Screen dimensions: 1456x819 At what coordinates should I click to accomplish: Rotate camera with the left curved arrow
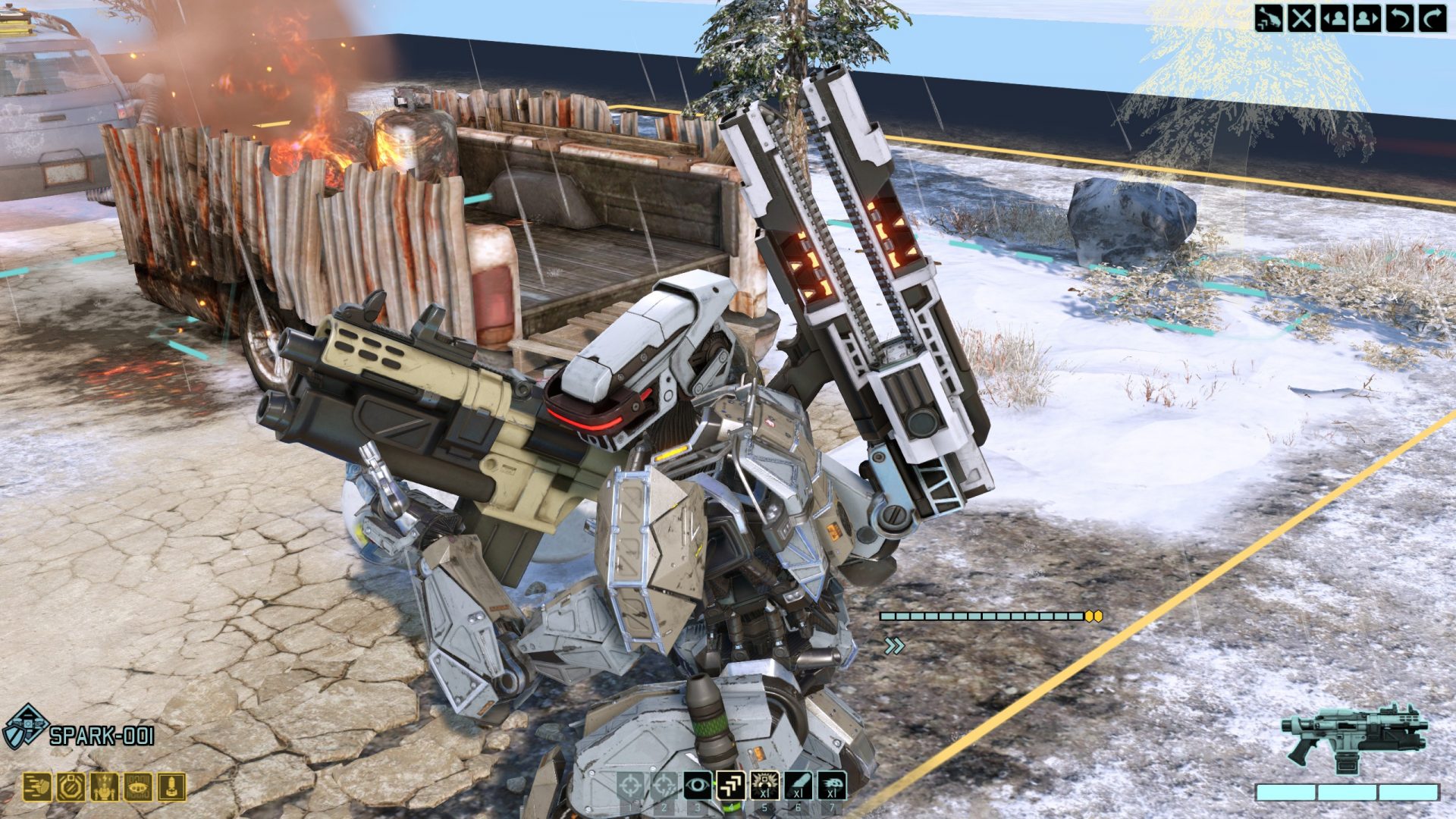(x=1399, y=17)
